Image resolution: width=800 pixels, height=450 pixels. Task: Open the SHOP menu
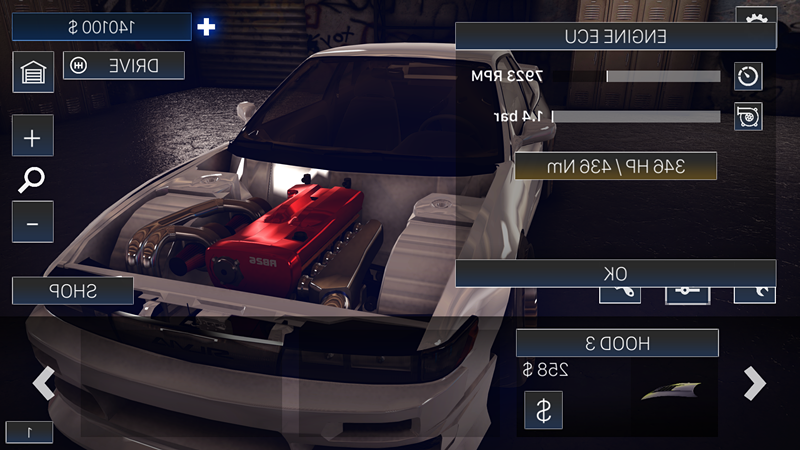click(x=73, y=291)
